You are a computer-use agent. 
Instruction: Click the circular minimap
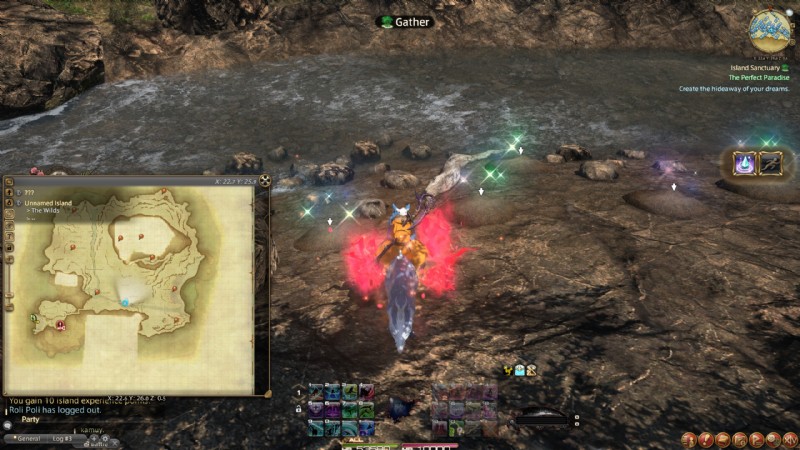point(769,31)
